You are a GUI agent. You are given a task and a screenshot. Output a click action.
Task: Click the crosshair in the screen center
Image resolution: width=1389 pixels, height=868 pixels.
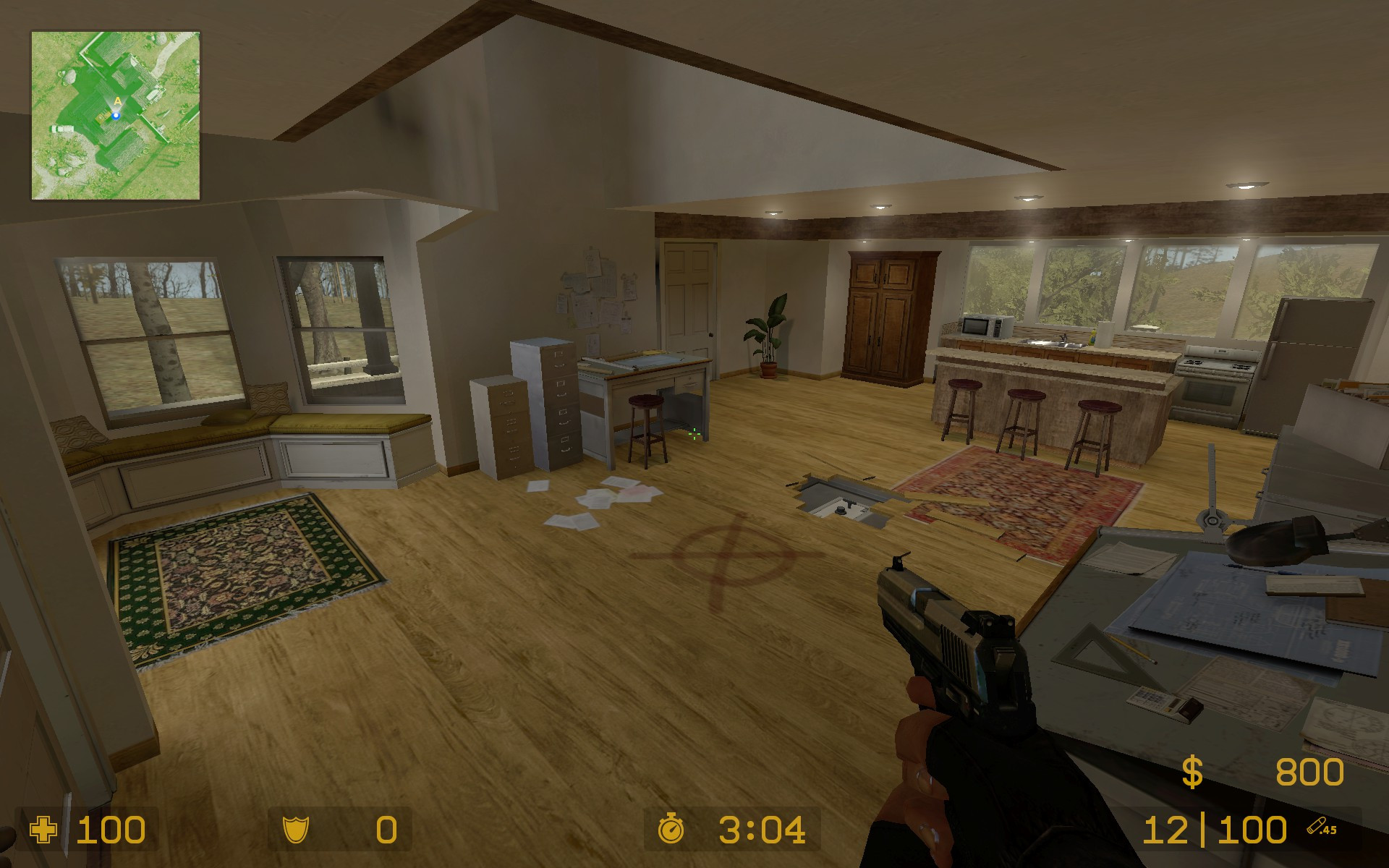coord(694,434)
